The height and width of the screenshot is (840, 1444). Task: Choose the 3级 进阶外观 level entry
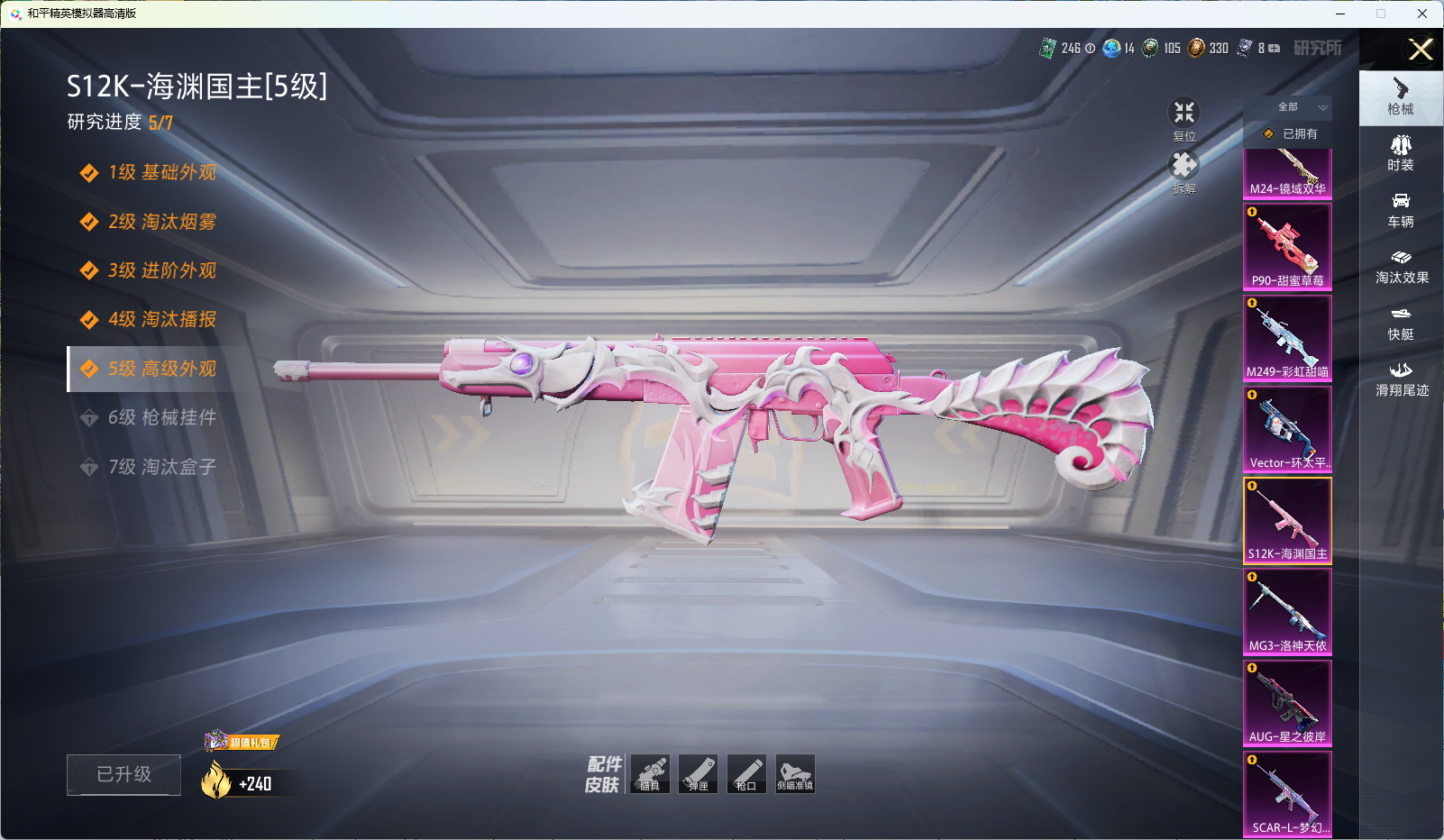161,270
